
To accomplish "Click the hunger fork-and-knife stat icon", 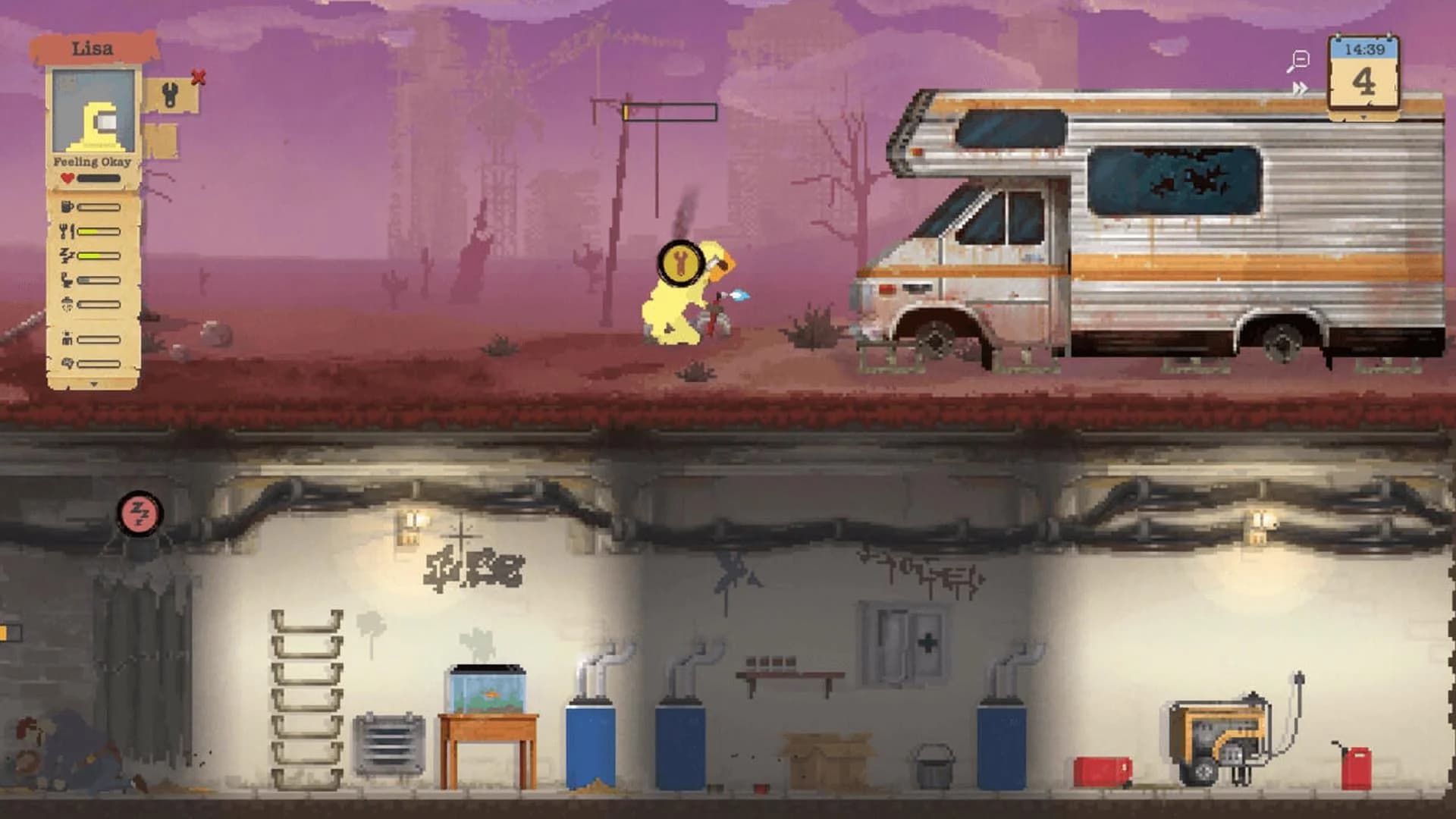I will tap(67, 230).
